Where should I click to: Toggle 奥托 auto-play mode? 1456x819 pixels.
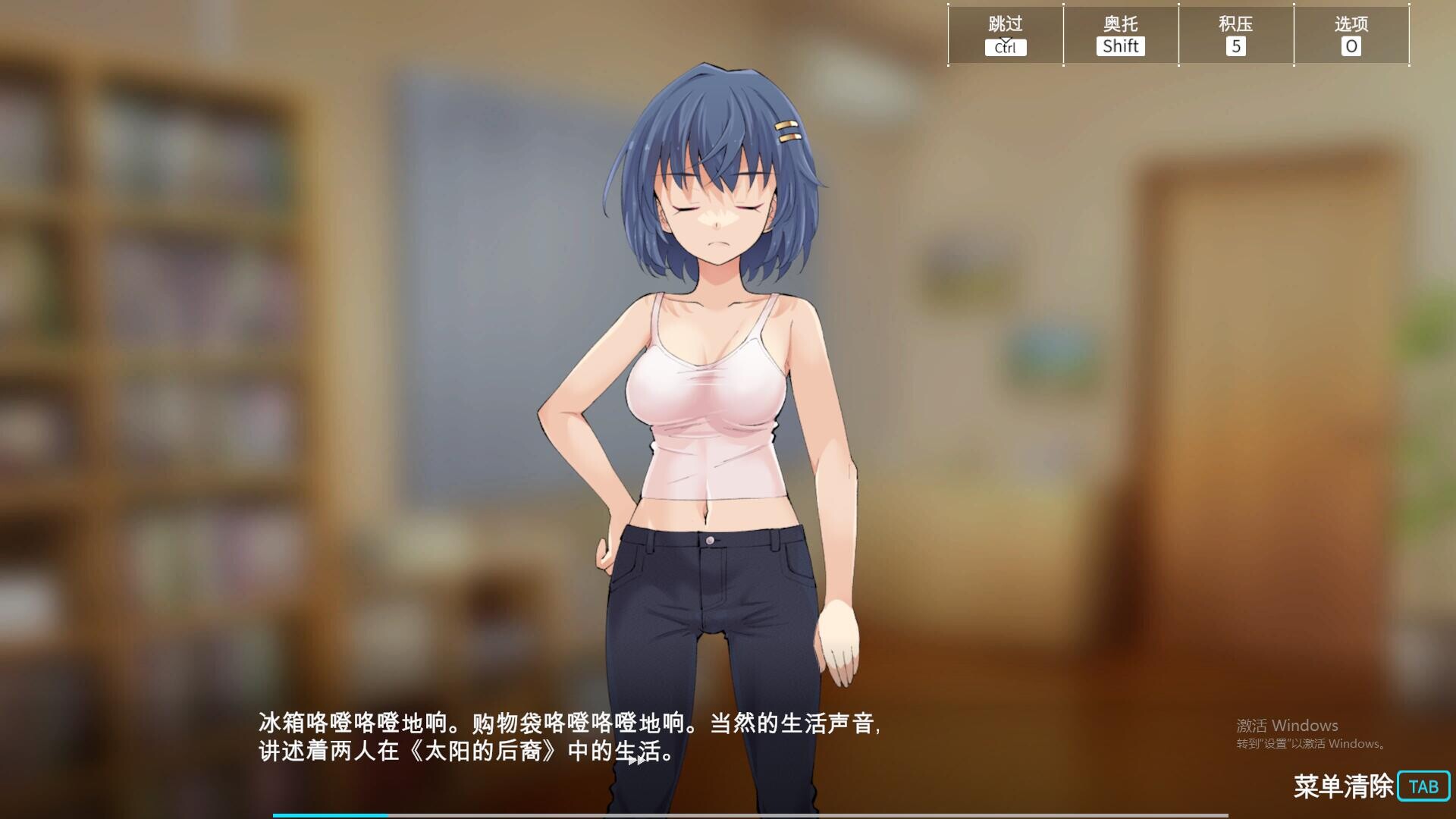point(1121,35)
